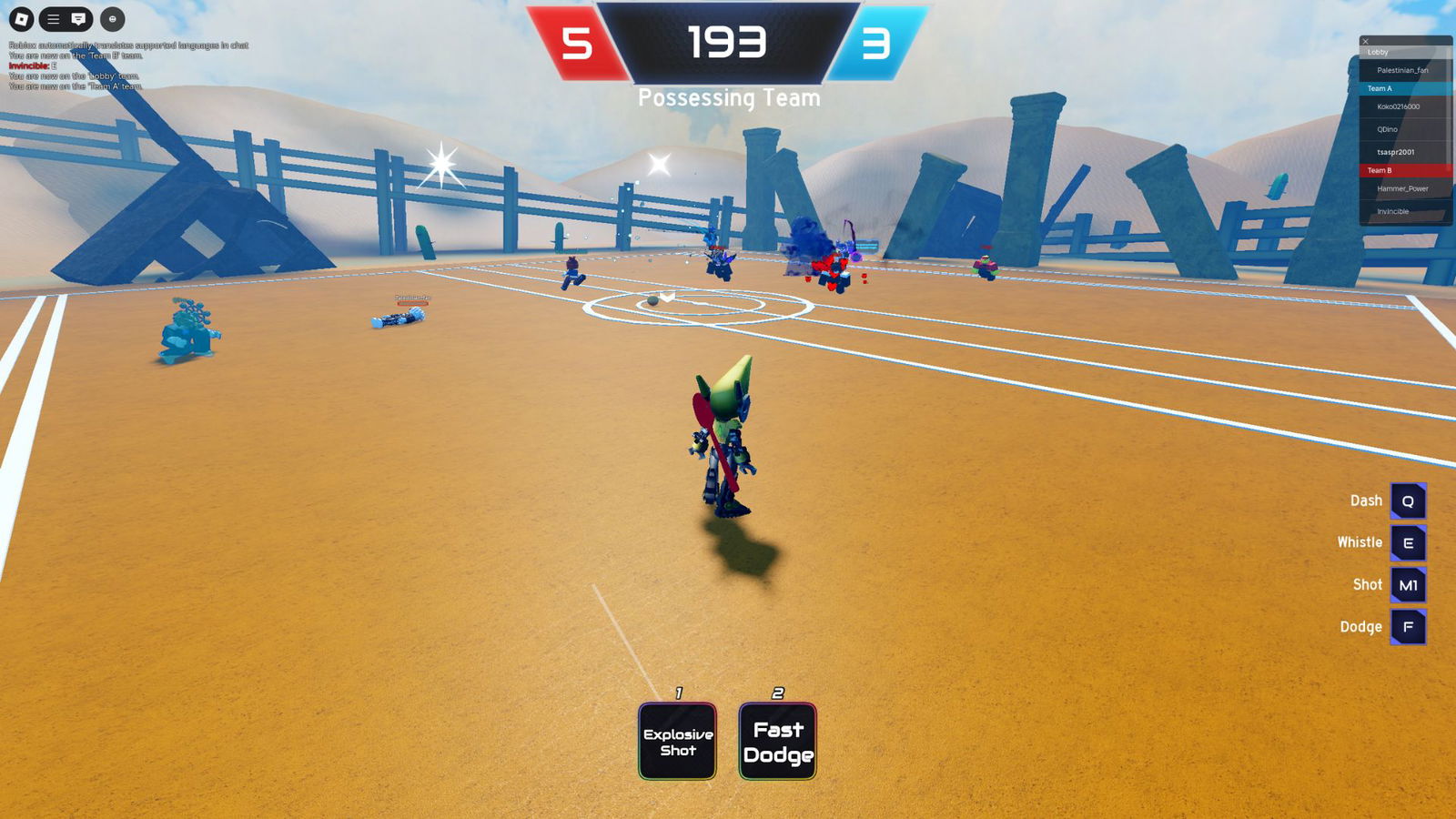The width and height of the screenshot is (1456, 819).
Task: Select Palestinian_fan under Lobby
Action: point(1402,68)
